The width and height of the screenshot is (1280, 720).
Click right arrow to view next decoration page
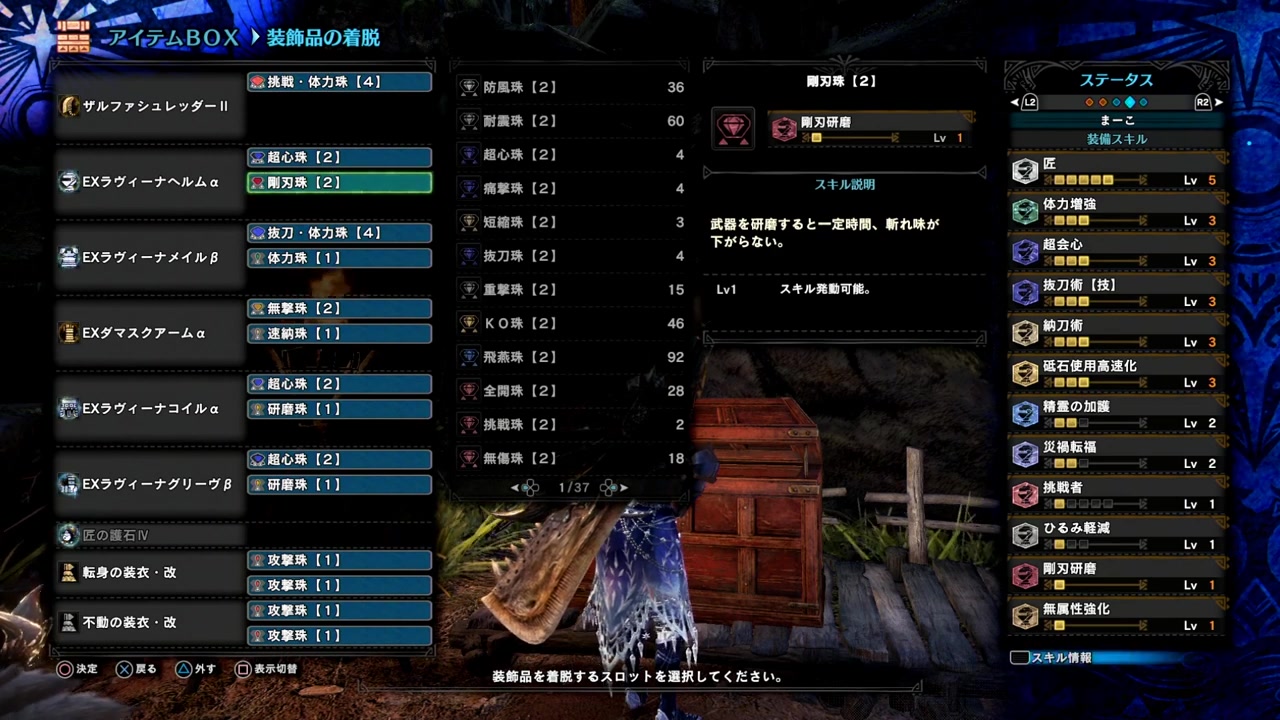(623, 487)
